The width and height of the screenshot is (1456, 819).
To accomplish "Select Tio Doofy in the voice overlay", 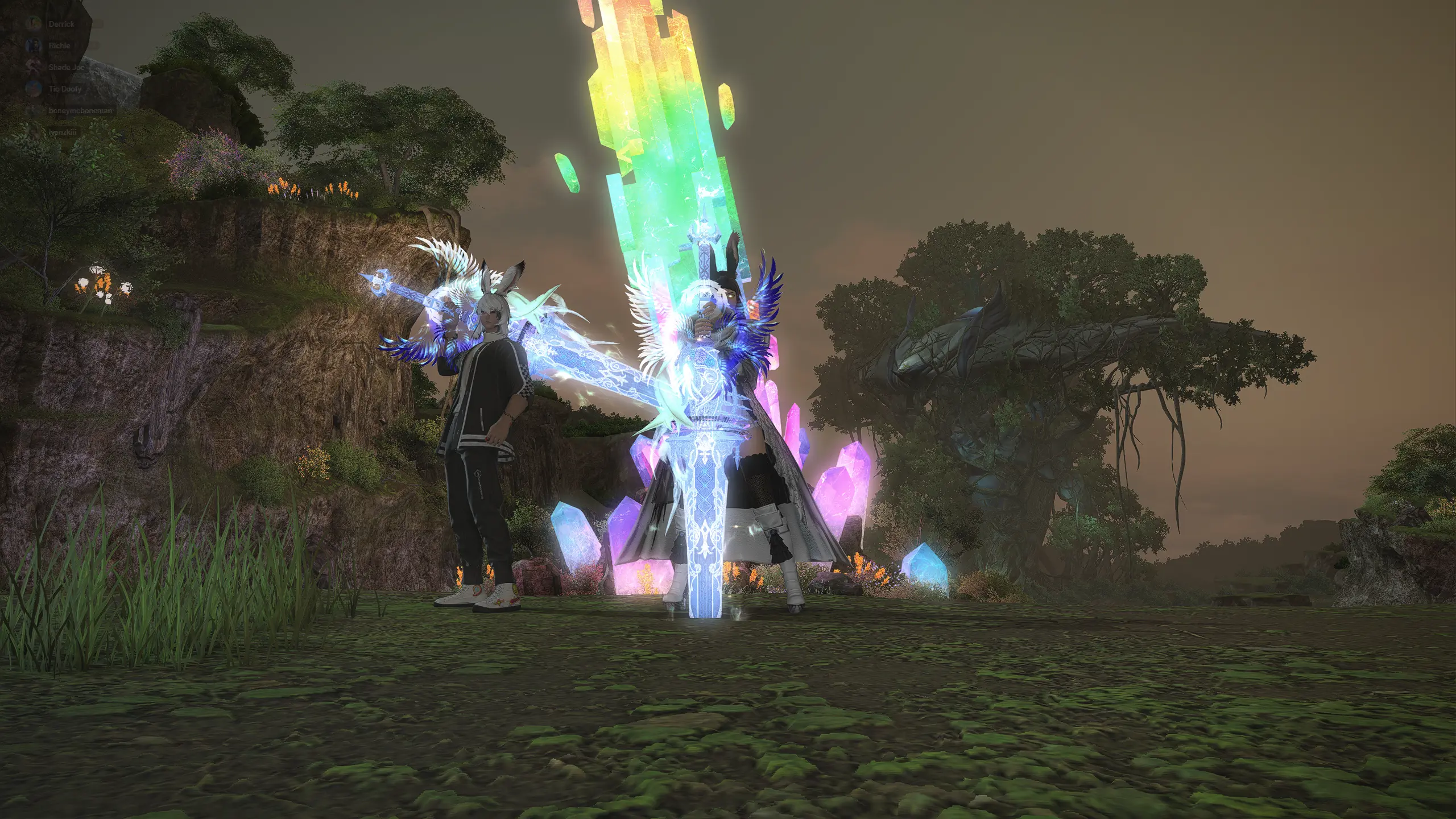I will coord(64,89).
